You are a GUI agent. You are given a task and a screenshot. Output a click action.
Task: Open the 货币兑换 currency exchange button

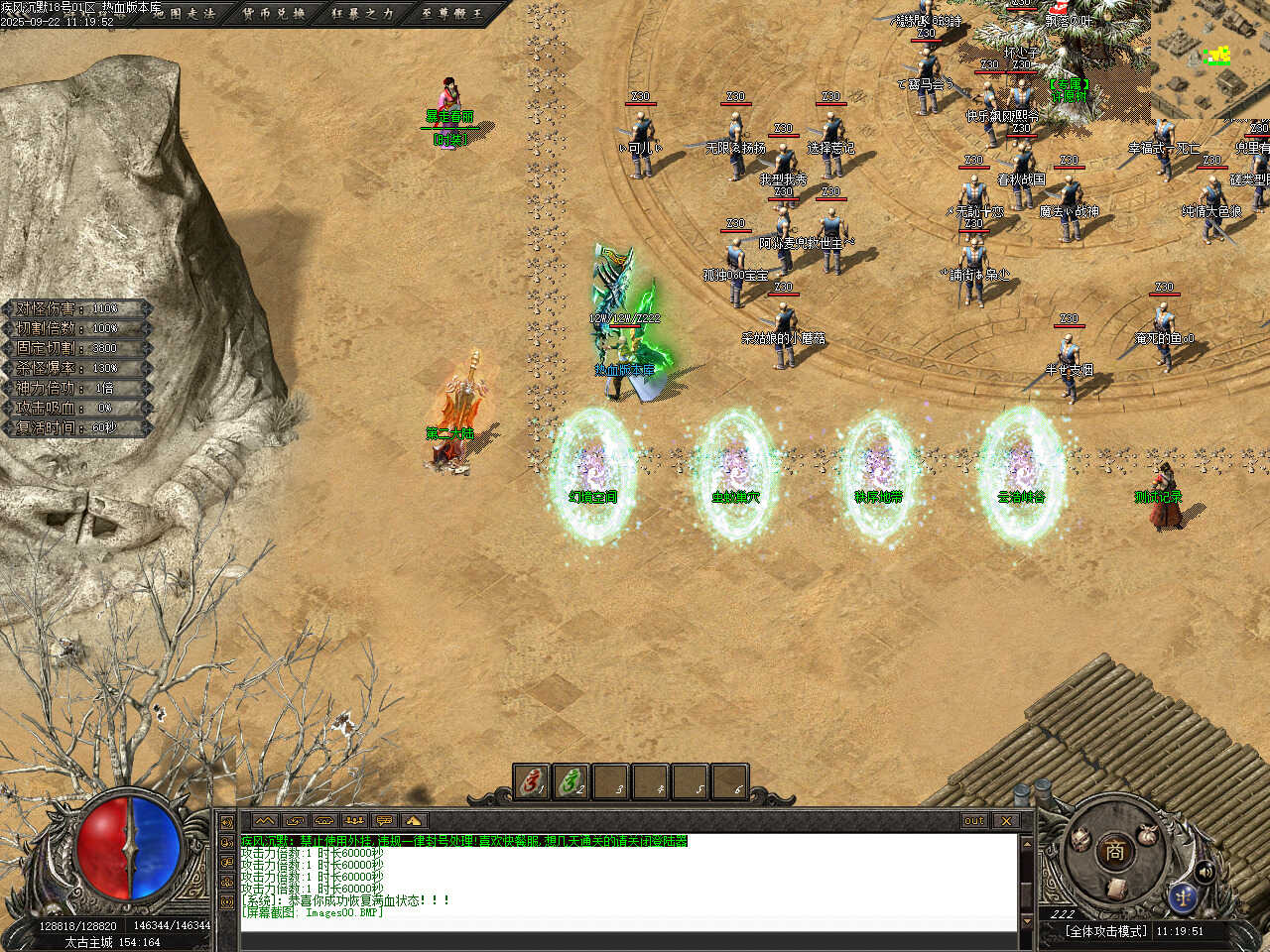pos(275,14)
